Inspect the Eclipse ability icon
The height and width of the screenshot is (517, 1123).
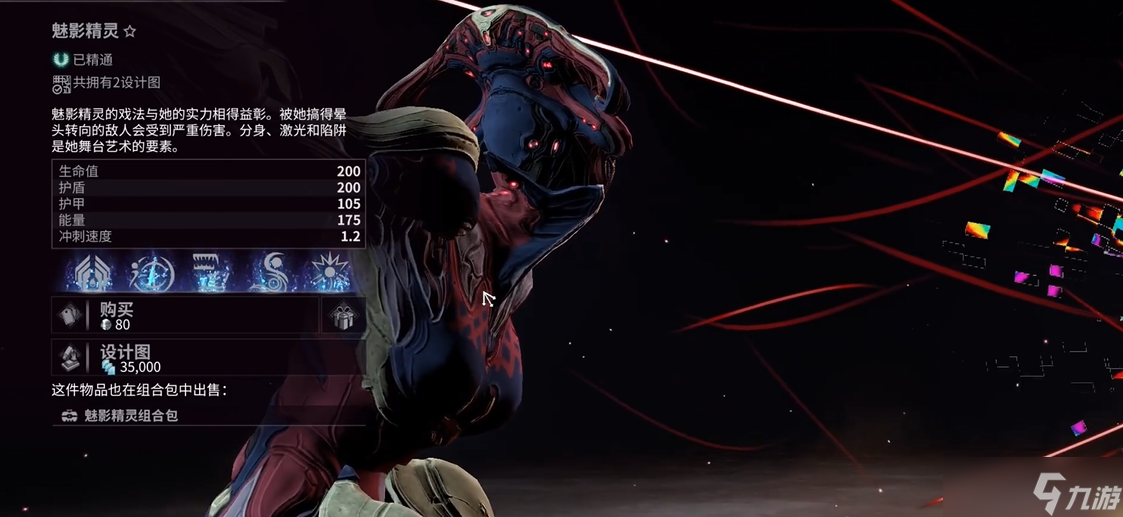[x=270, y=272]
